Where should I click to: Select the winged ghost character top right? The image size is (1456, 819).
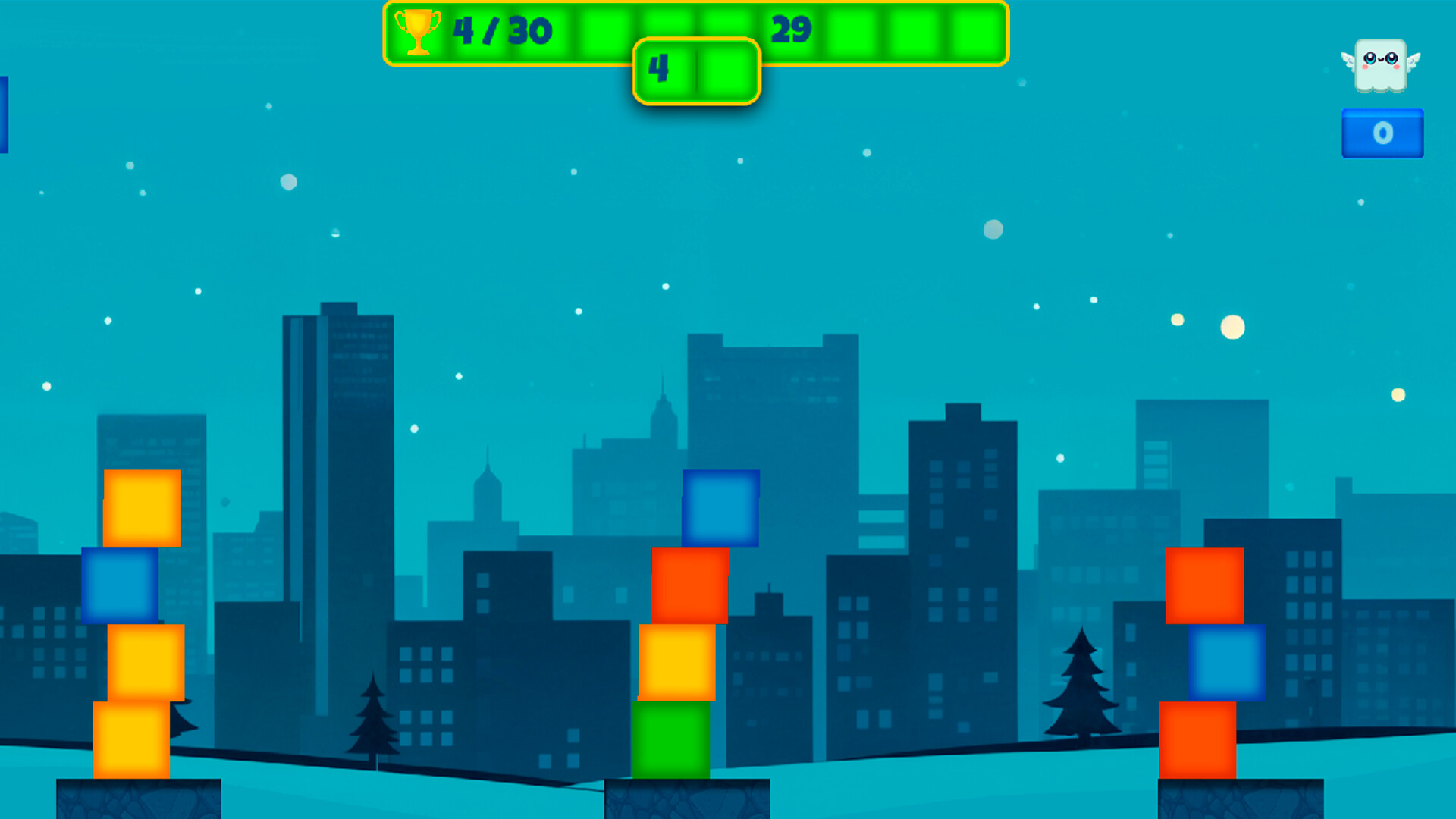[x=1382, y=64]
